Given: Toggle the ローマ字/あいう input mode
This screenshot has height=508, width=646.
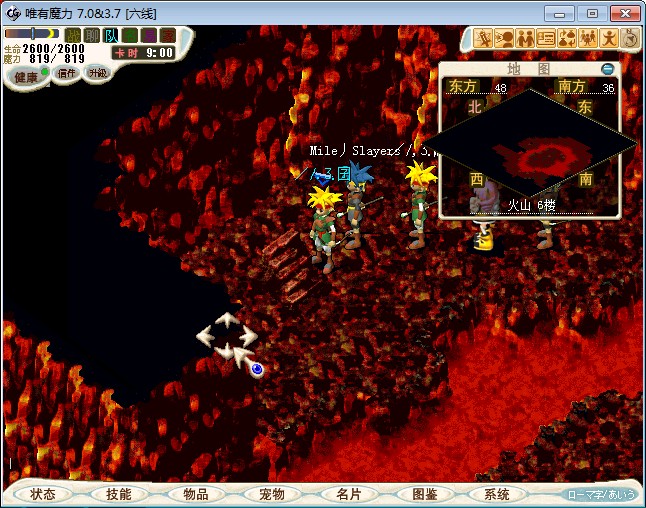Looking at the screenshot, I should (600, 494).
